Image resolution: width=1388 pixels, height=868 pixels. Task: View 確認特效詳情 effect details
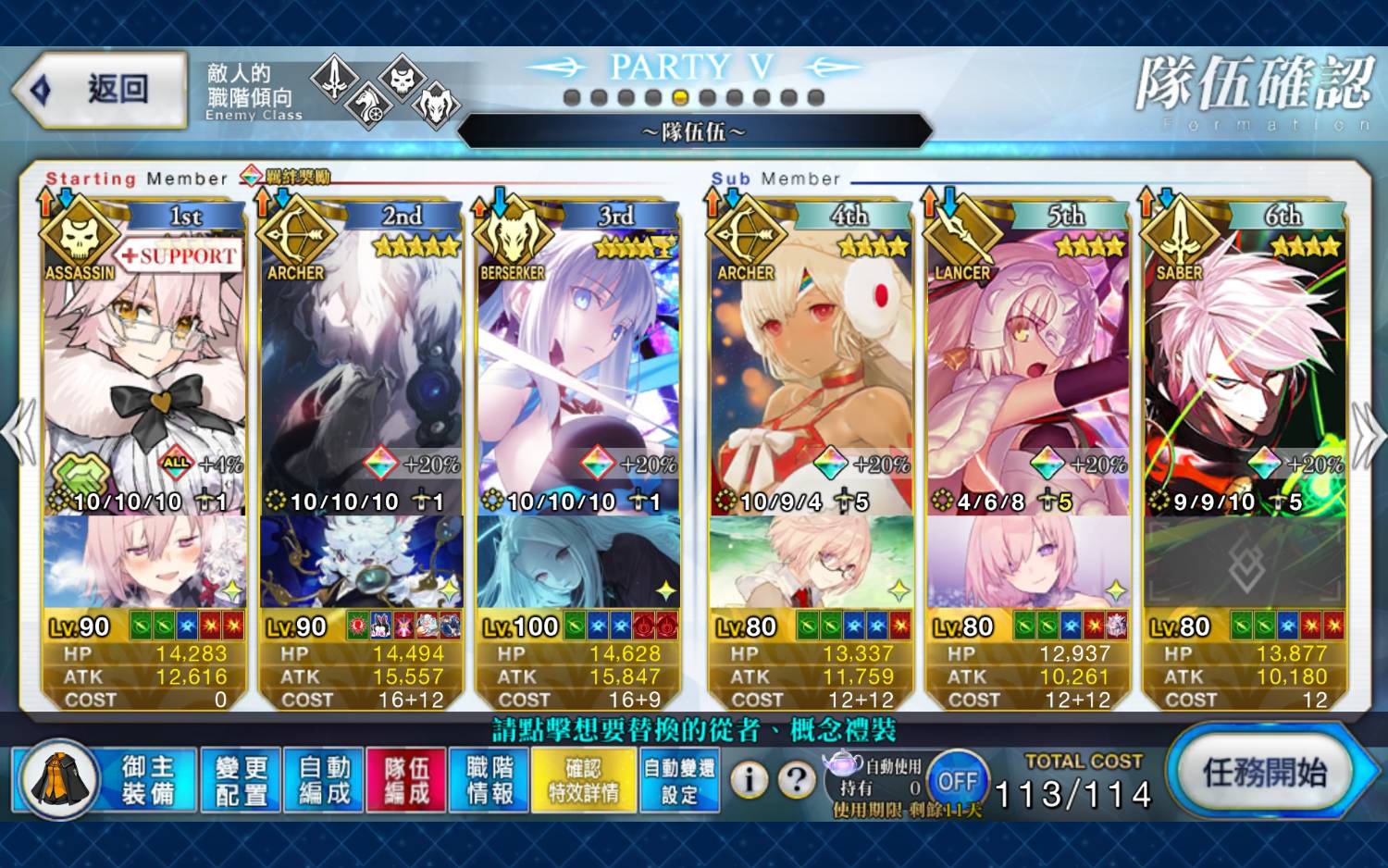tap(583, 780)
